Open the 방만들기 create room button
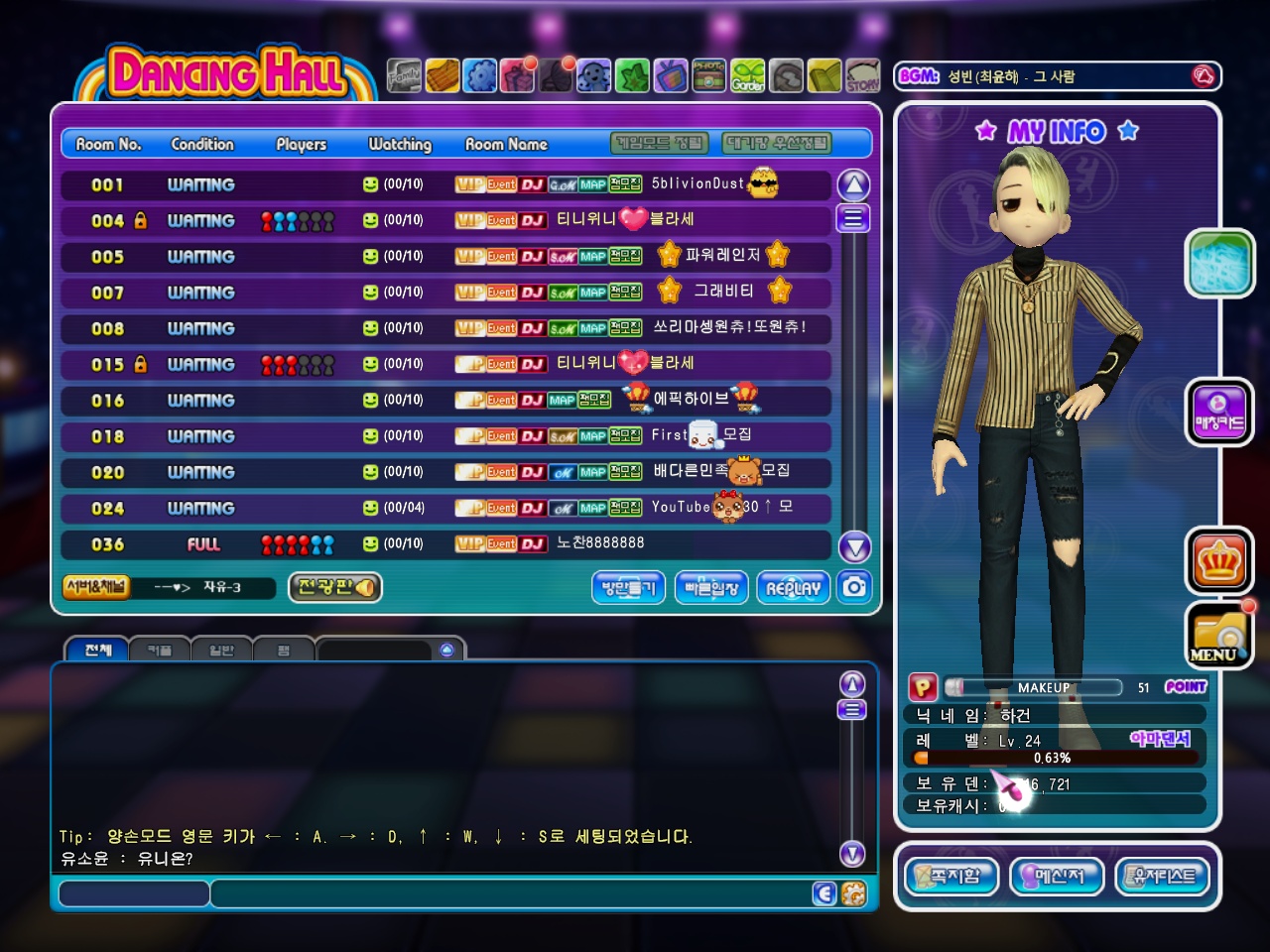 (628, 588)
